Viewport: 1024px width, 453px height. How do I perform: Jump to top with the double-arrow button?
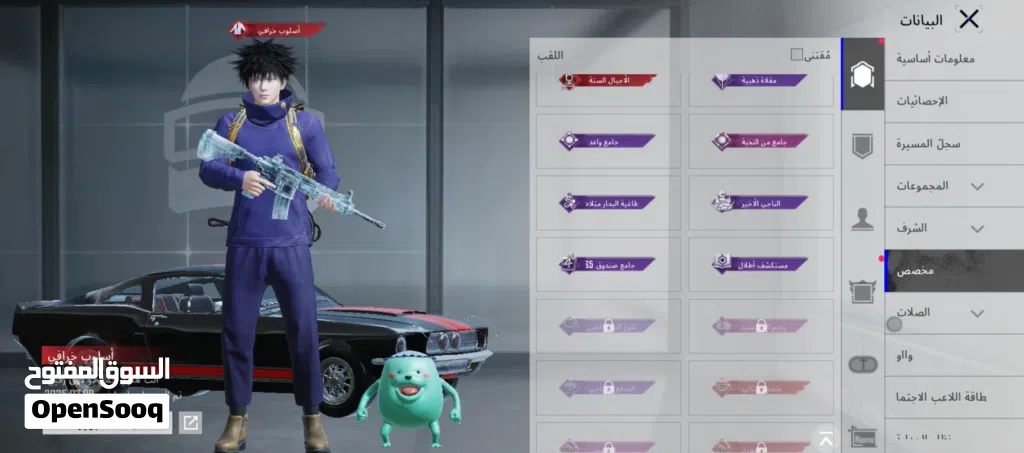tap(826, 438)
